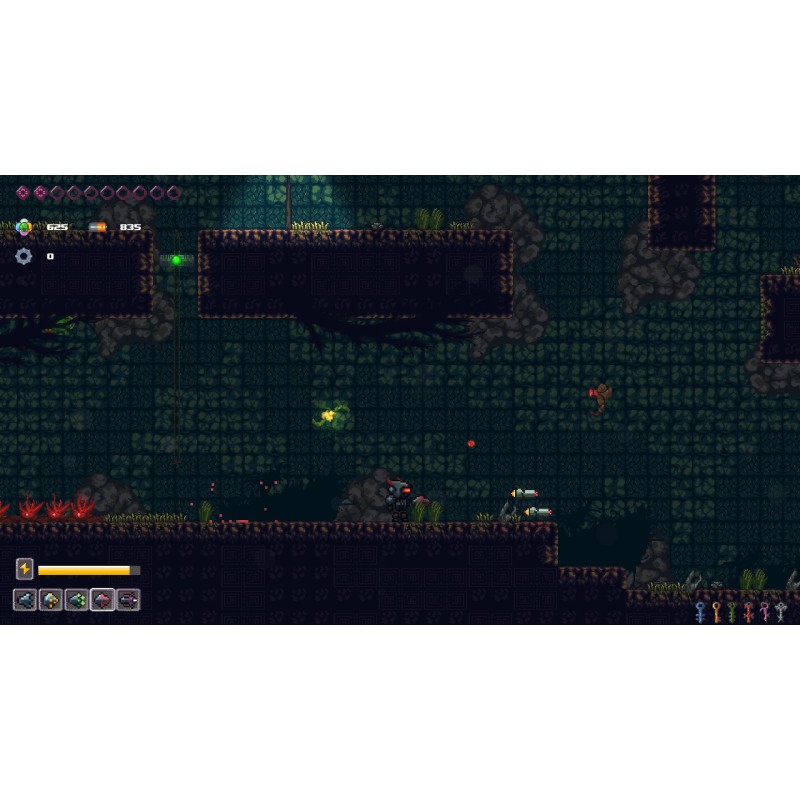The image size is (800, 800).
Task: Click the orange battery cell icon
Action: coord(98,227)
